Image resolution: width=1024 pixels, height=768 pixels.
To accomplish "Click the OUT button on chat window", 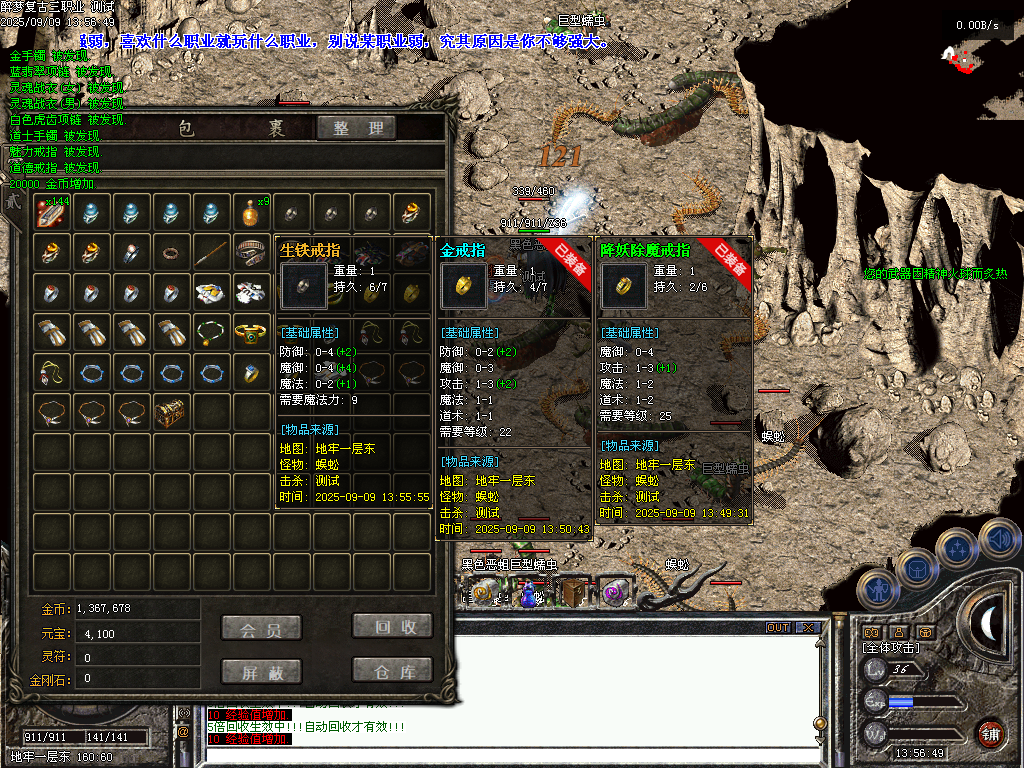I will point(778,628).
